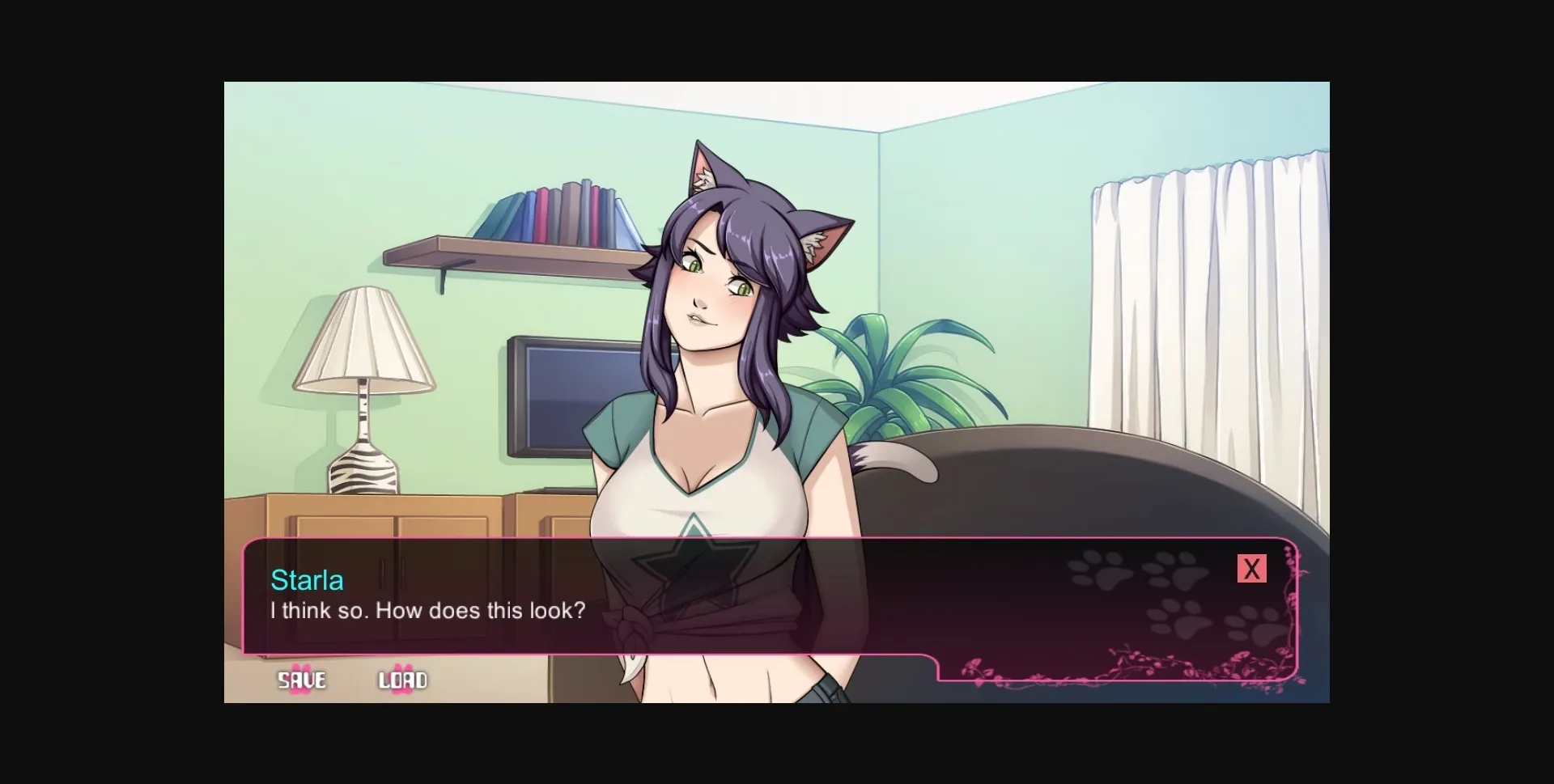
Task: Select the speaker name Starla
Action: click(307, 580)
